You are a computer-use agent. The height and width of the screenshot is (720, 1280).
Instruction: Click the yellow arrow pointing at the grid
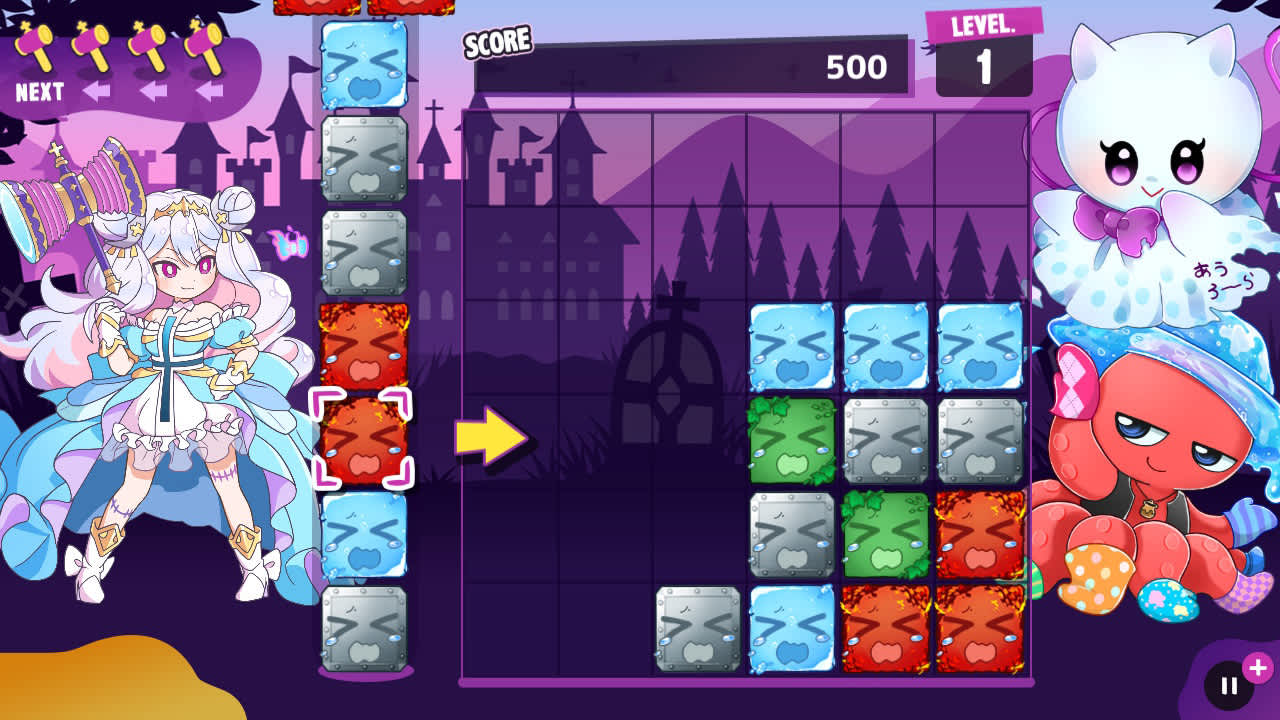(x=487, y=434)
